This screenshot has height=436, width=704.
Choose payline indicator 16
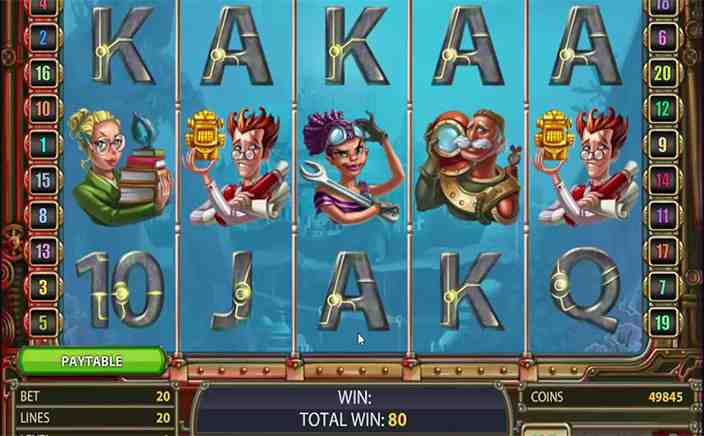pos(43,74)
